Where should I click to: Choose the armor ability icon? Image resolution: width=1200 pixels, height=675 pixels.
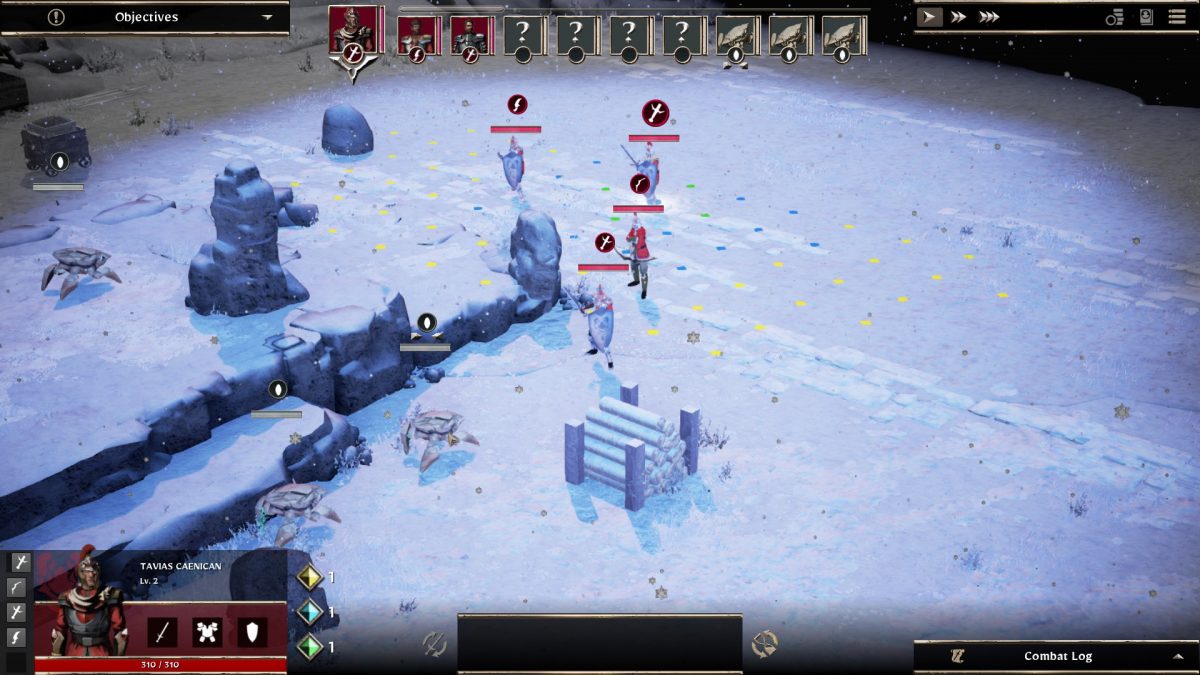[x=207, y=632]
